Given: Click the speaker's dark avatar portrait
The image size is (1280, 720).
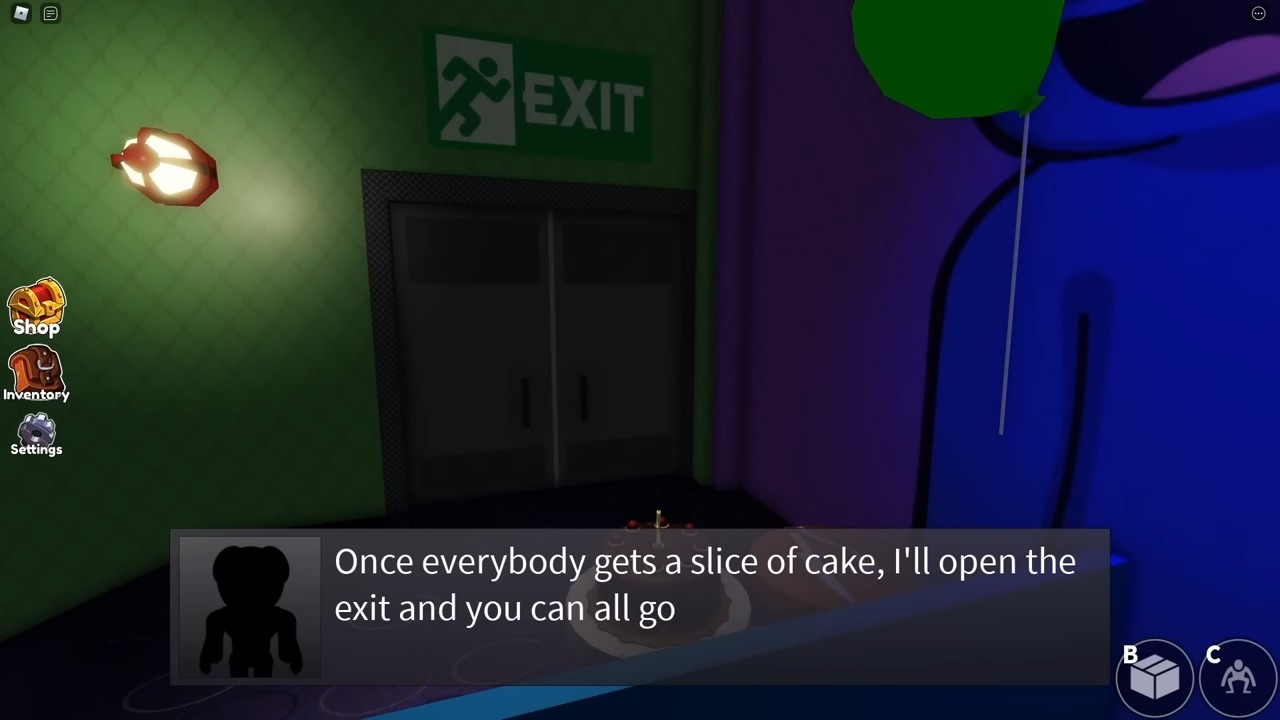Looking at the screenshot, I should (249, 608).
